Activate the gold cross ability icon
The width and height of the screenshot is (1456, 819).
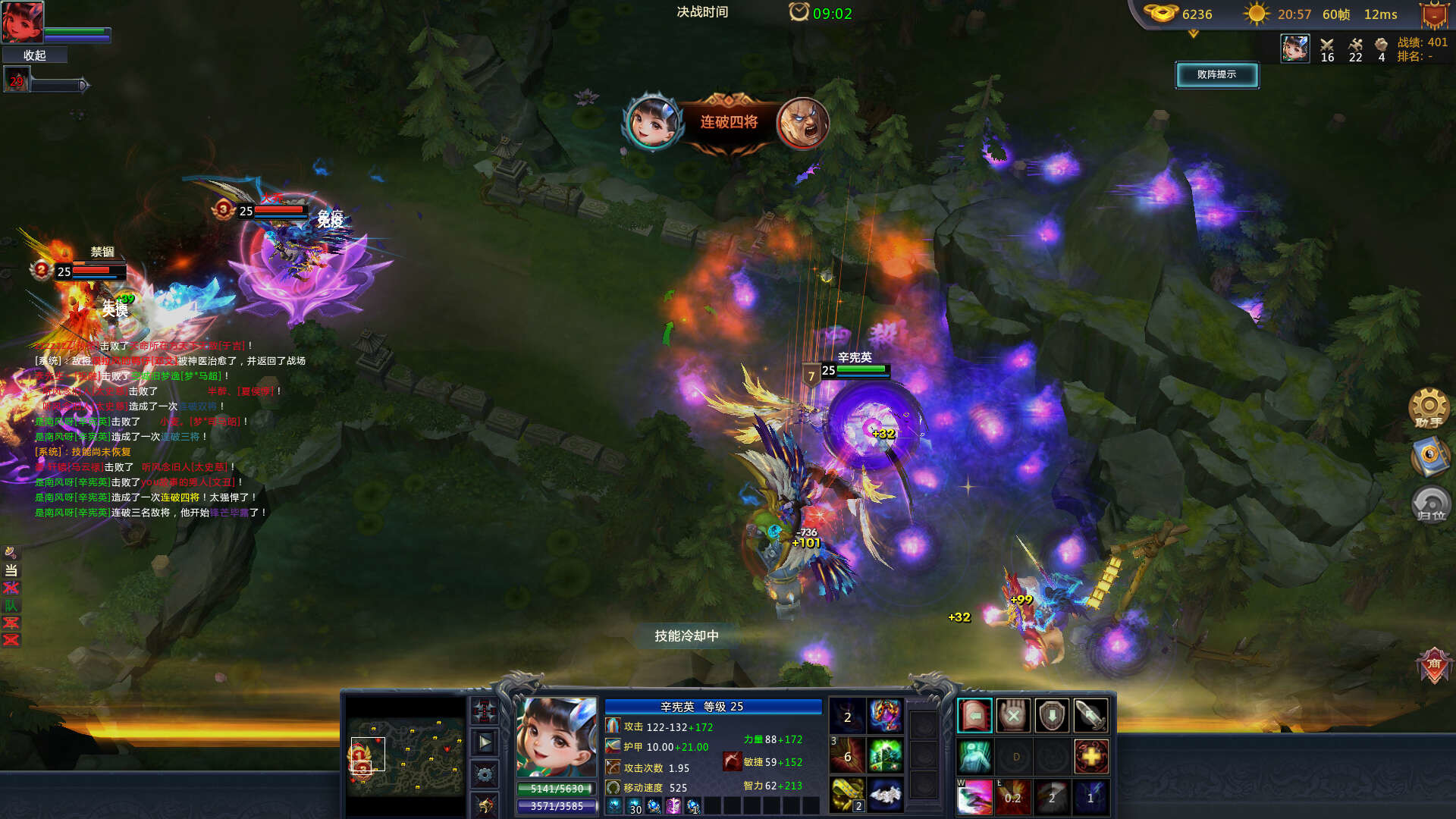(x=1090, y=758)
